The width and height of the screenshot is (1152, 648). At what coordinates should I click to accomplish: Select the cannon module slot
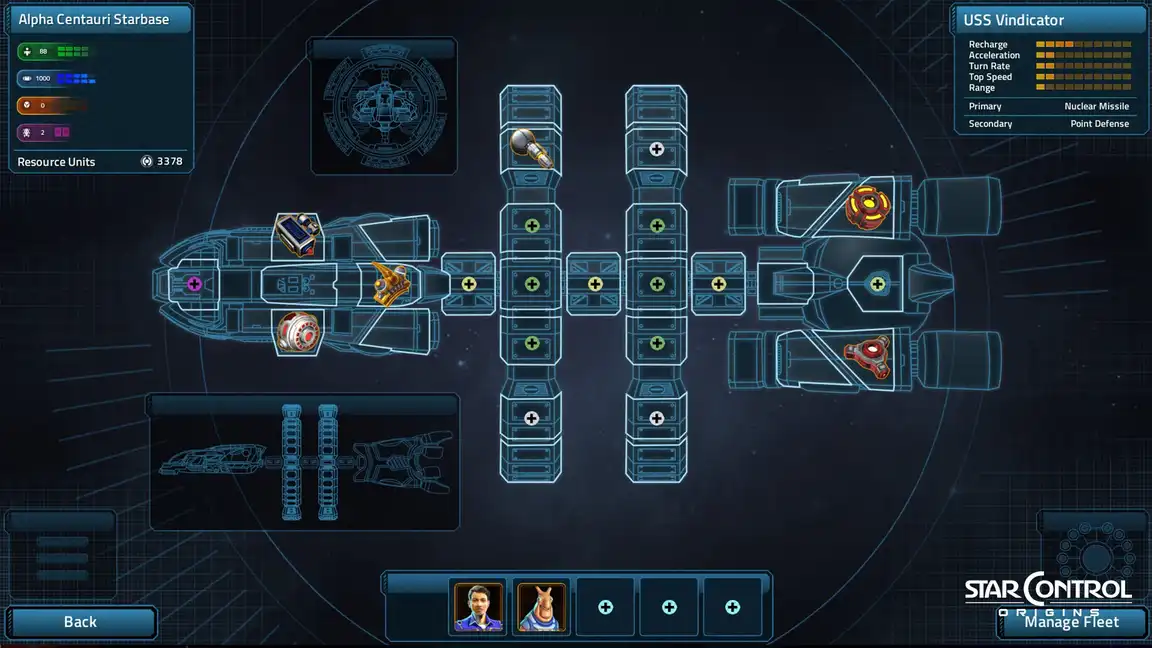[x=531, y=148]
